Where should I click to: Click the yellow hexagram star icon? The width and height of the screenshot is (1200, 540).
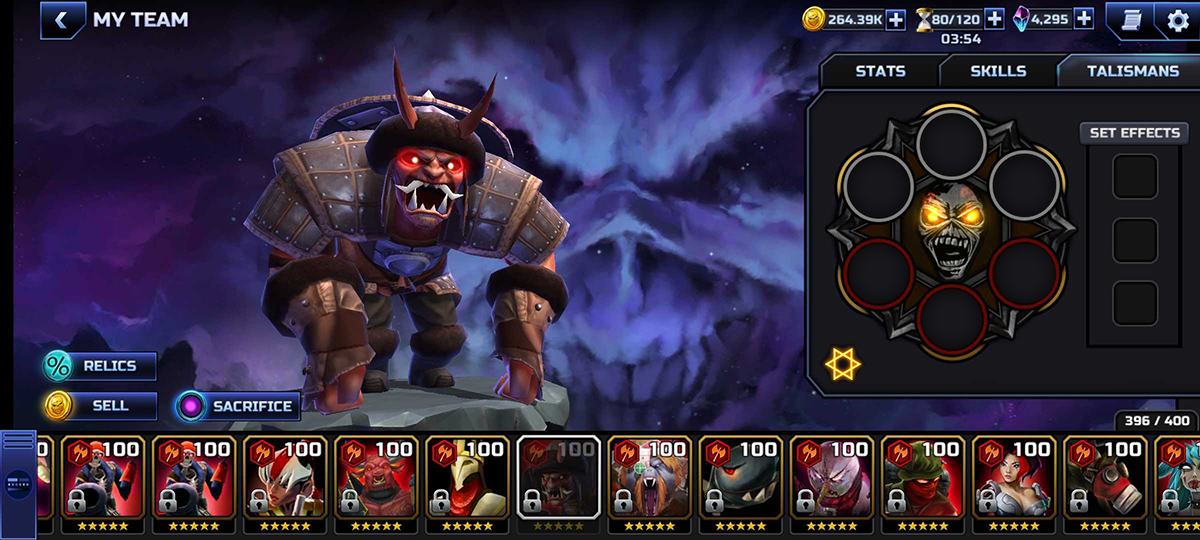click(842, 364)
